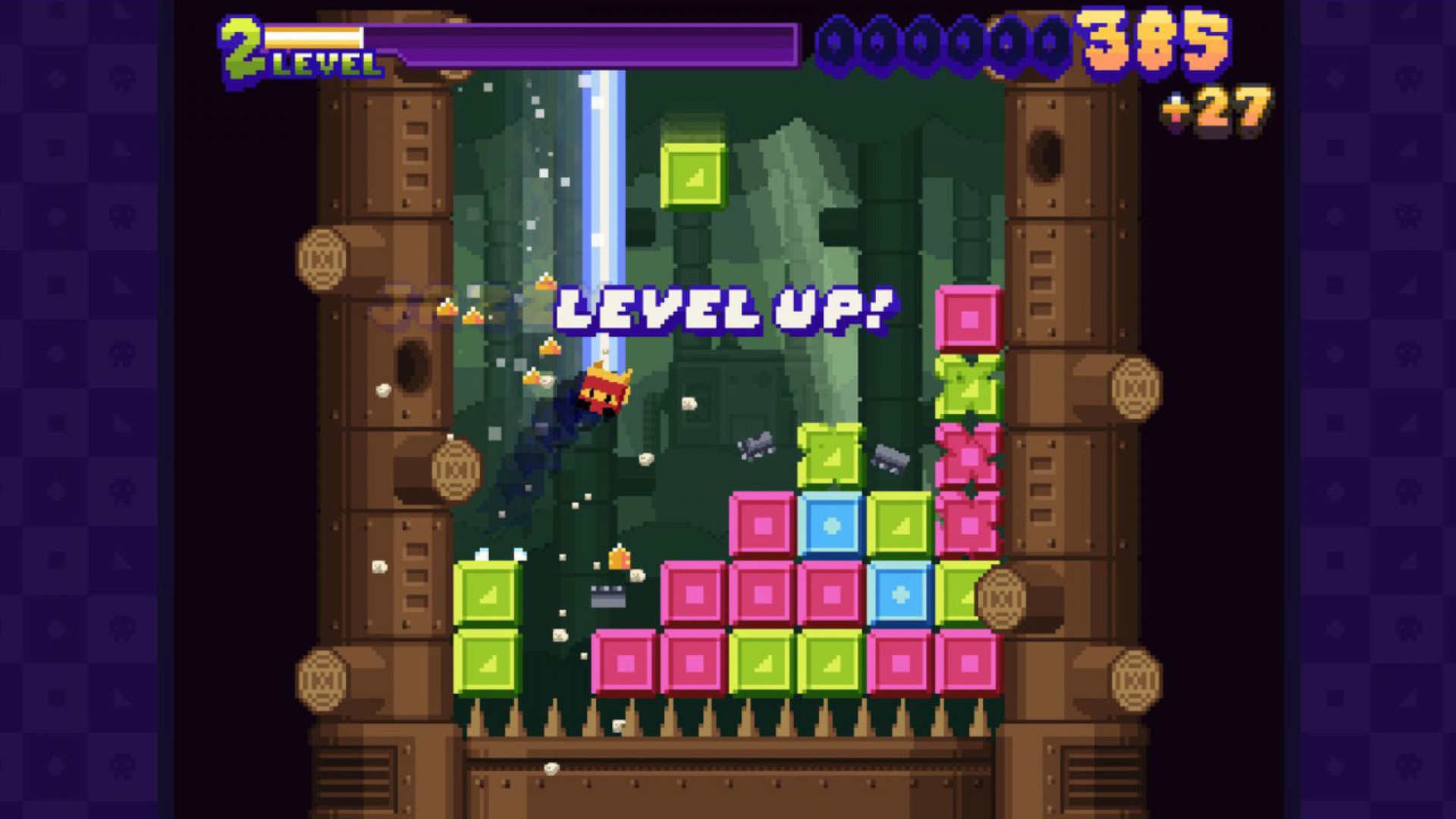Tap the grey rubble chunk beside the green block
This screenshot has width=1456, height=819.
755,444
